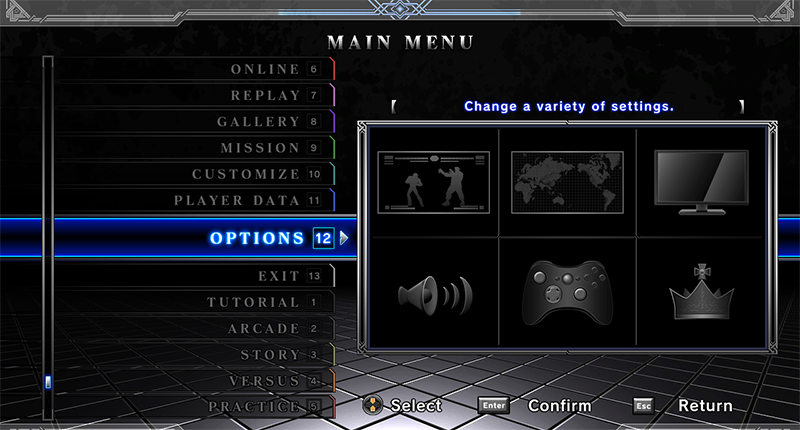The width and height of the screenshot is (800, 430).
Task: Choose EXIT to quit the game
Action: pyautogui.click(x=278, y=275)
